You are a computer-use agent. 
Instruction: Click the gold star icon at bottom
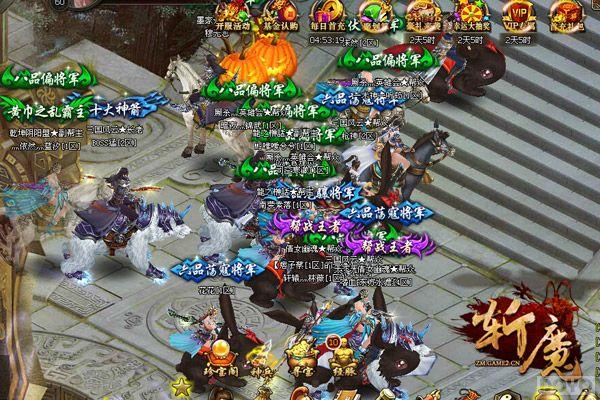point(182,387)
